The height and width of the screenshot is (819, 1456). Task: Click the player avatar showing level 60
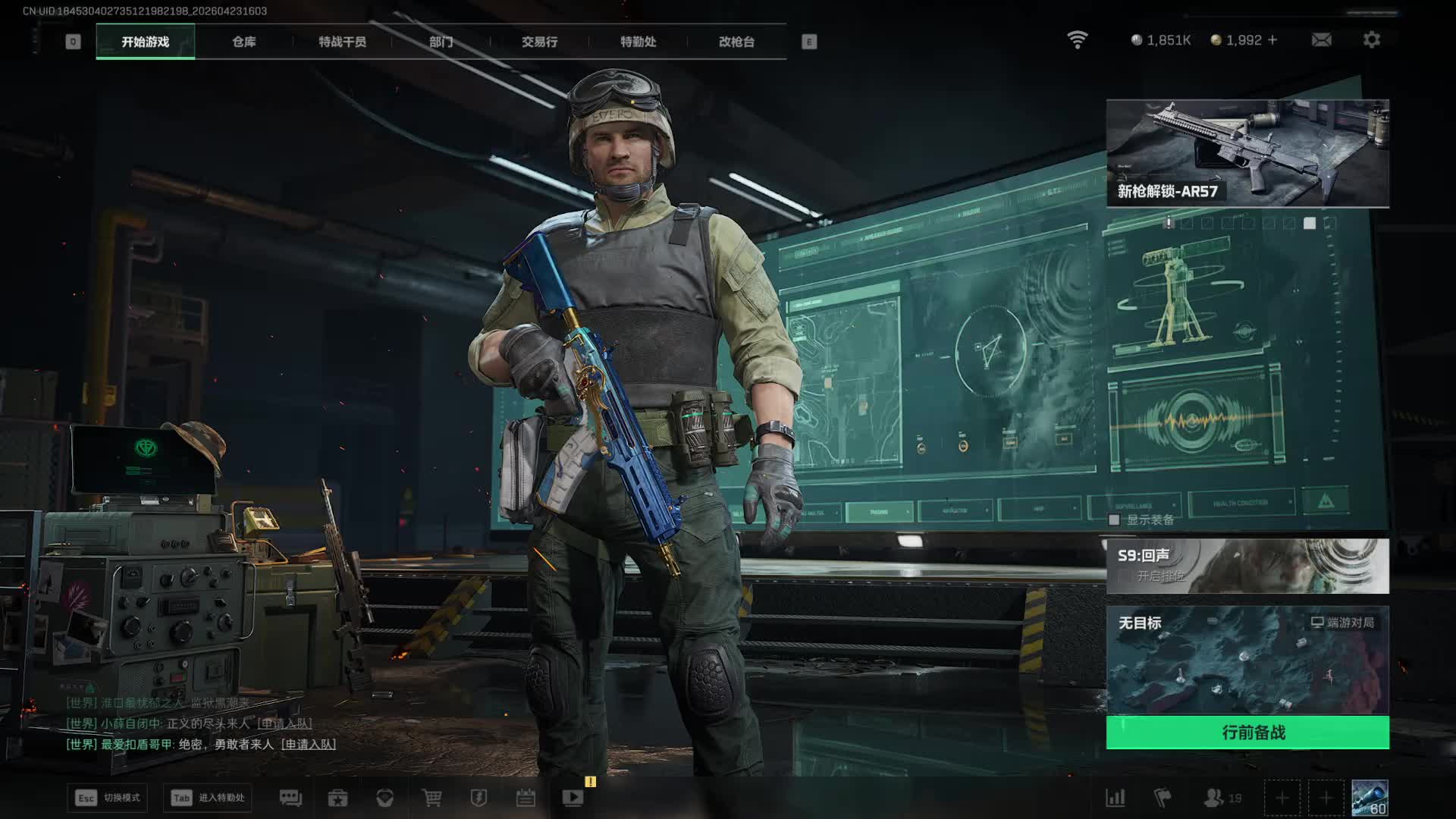[x=1370, y=798]
